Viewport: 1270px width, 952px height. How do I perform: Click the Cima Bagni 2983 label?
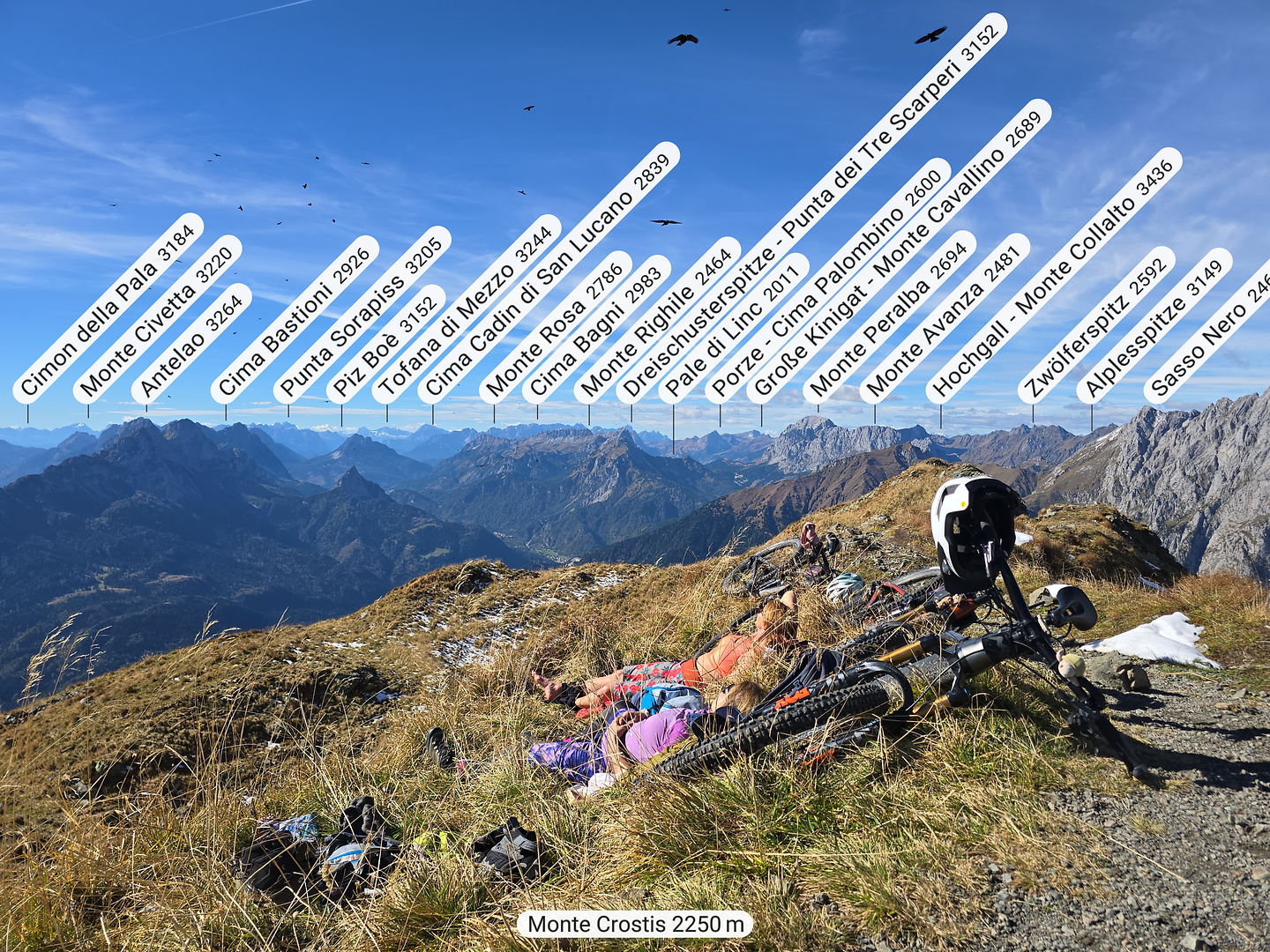click(596, 329)
